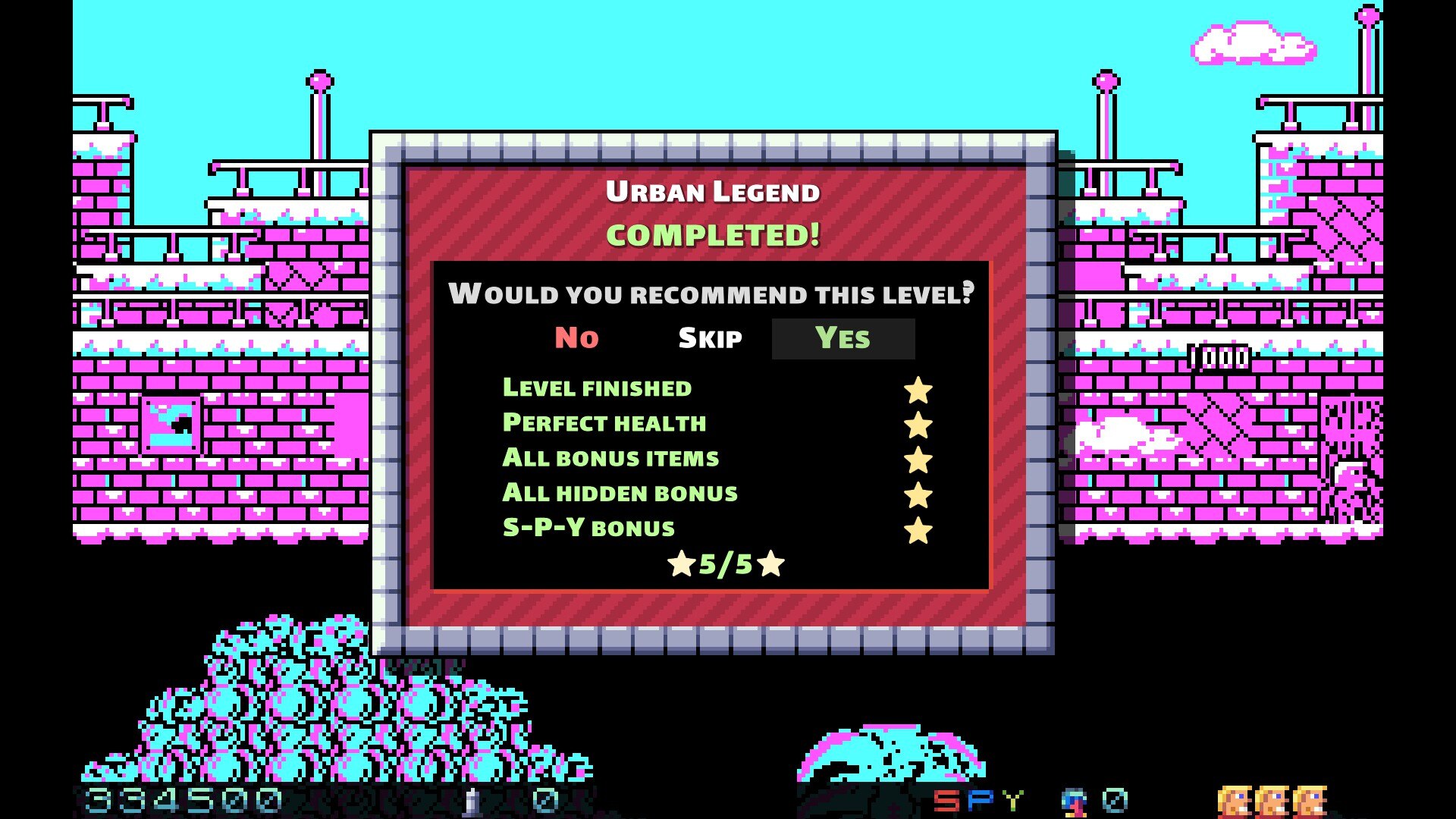Answer Yes to recommend this level
The height and width of the screenshot is (819, 1456).
click(x=843, y=338)
